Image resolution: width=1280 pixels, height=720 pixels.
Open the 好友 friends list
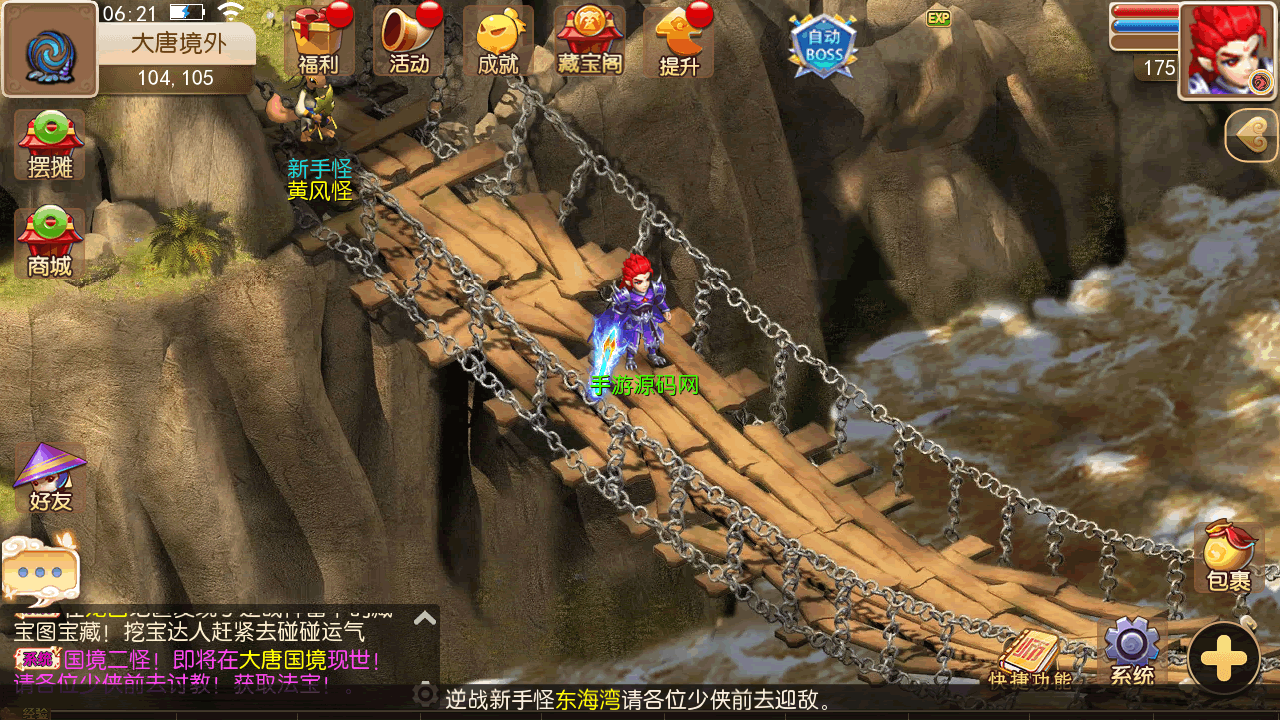coord(50,478)
